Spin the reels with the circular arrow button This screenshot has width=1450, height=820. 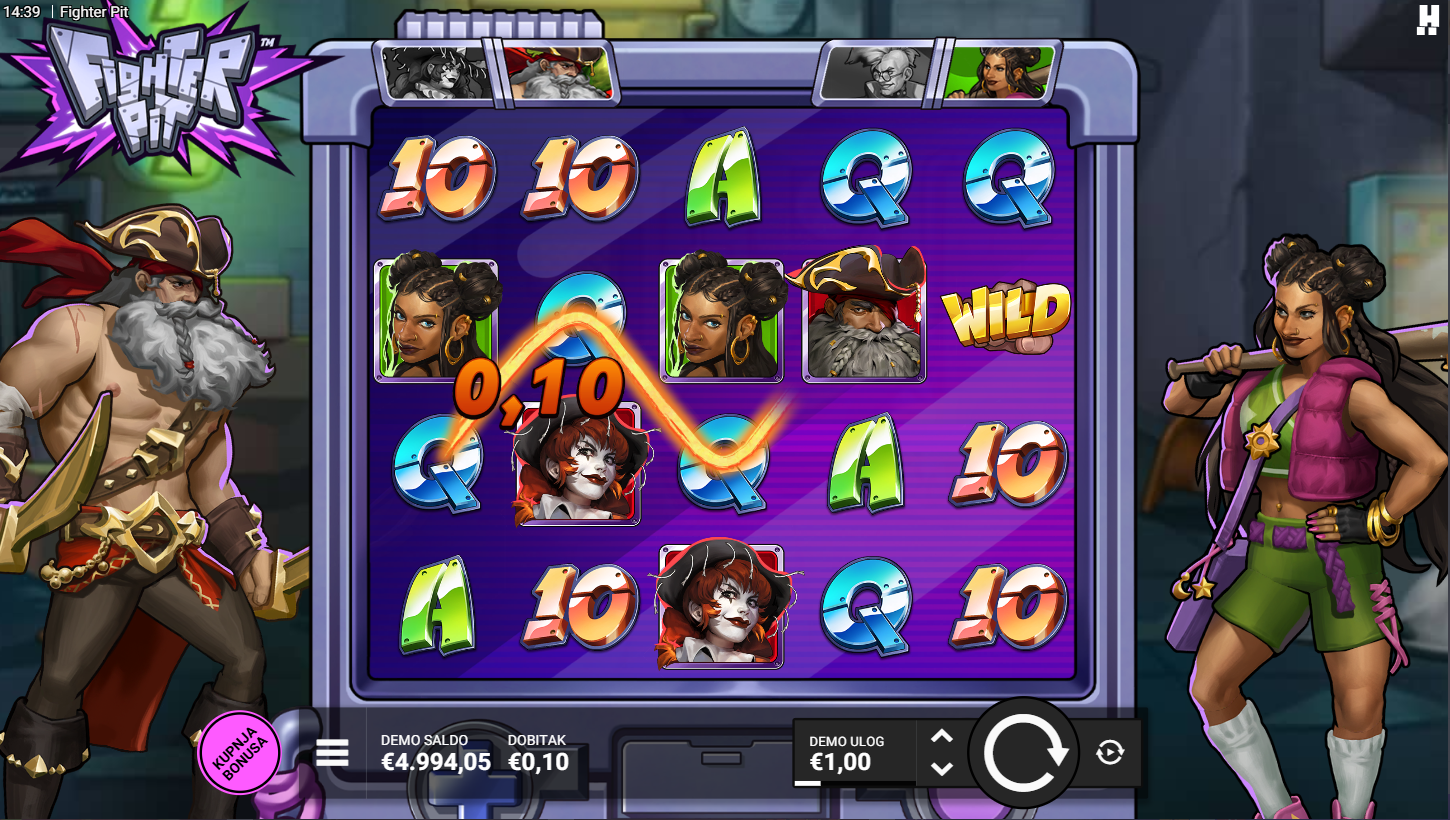tap(1024, 753)
